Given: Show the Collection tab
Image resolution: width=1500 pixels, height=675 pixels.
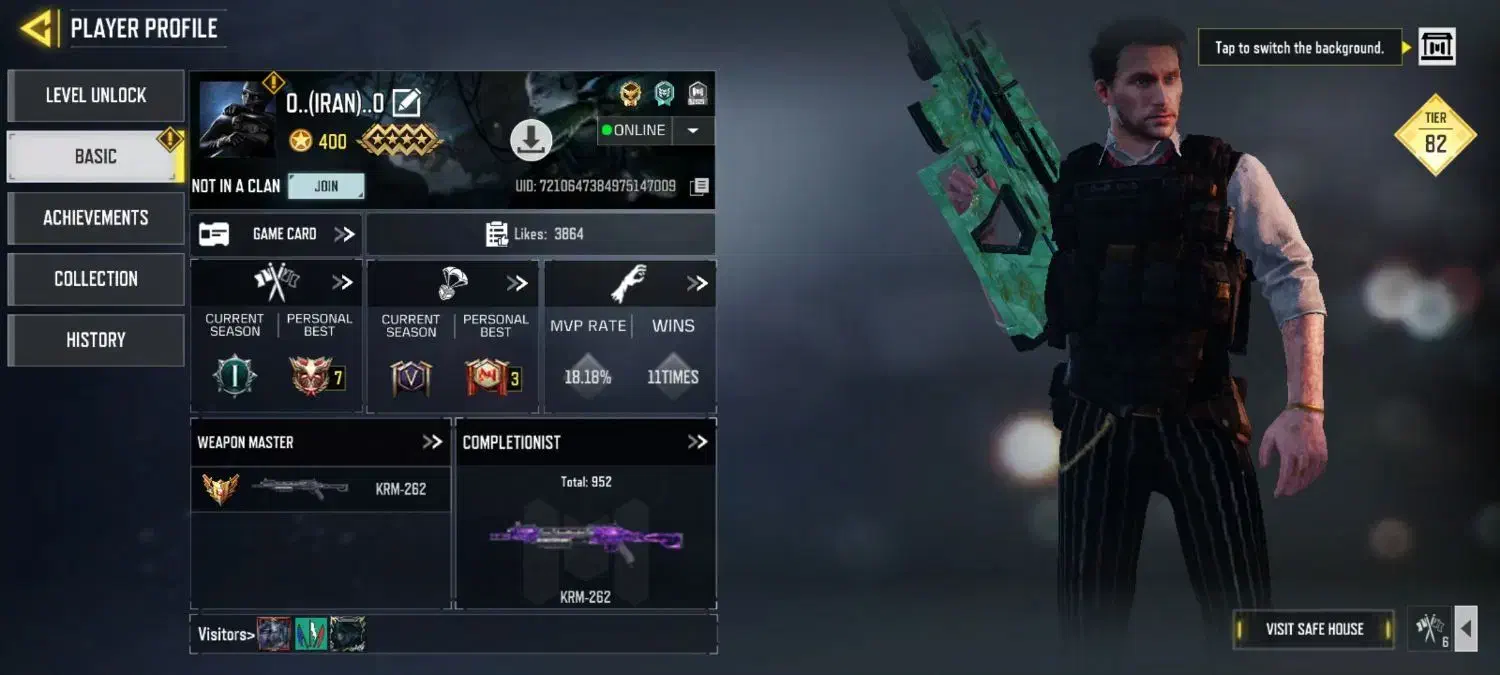Looking at the screenshot, I should (96, 279).
